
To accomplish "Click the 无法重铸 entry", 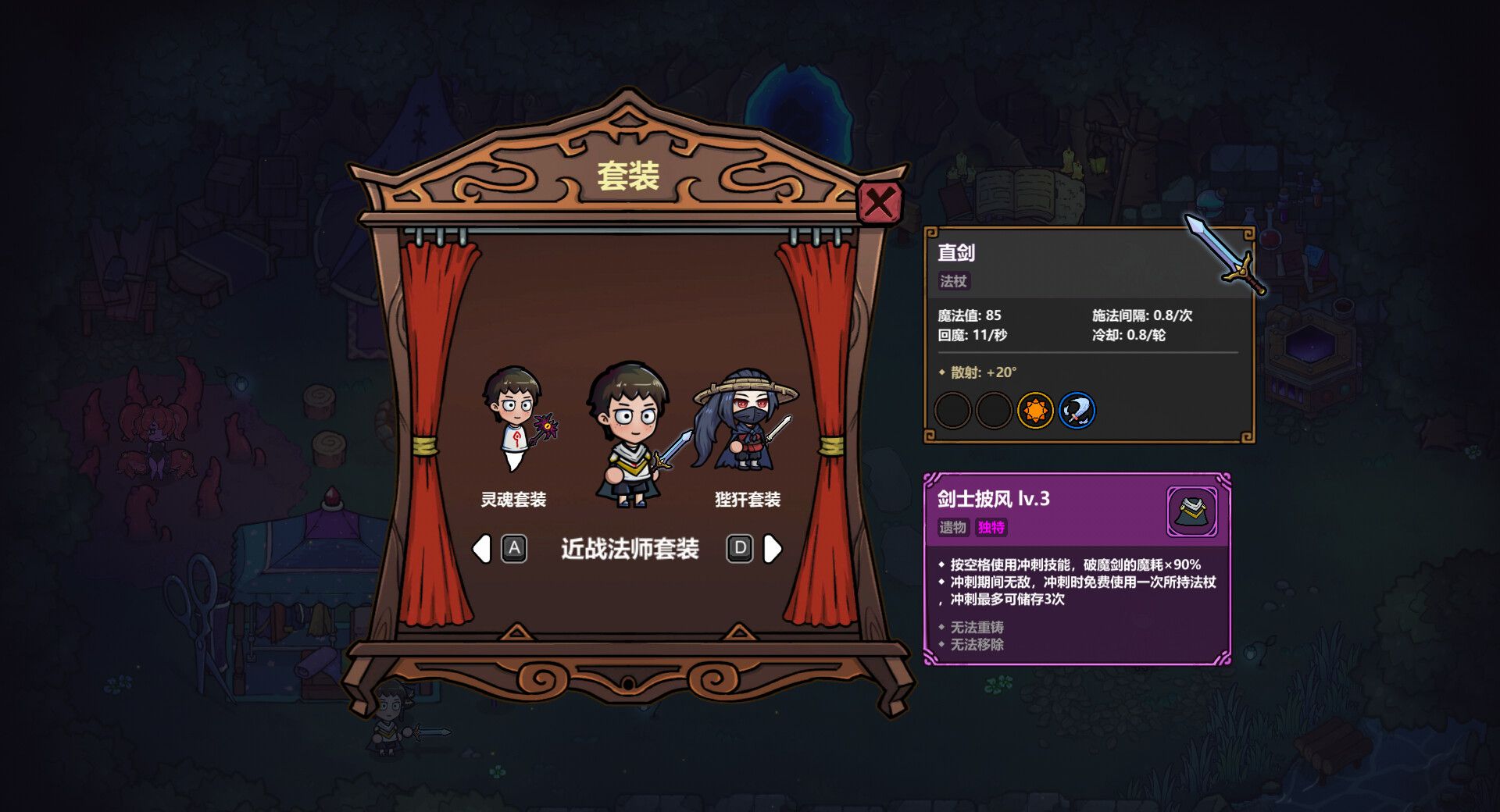I will point(977,626).
